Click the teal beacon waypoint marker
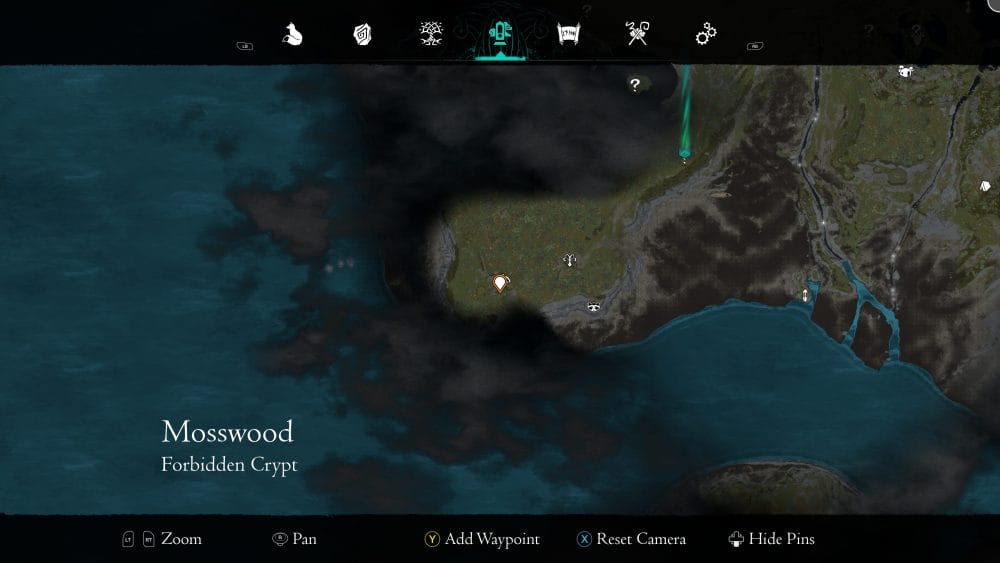This screenshot has width=1000, height=563. 685,155
